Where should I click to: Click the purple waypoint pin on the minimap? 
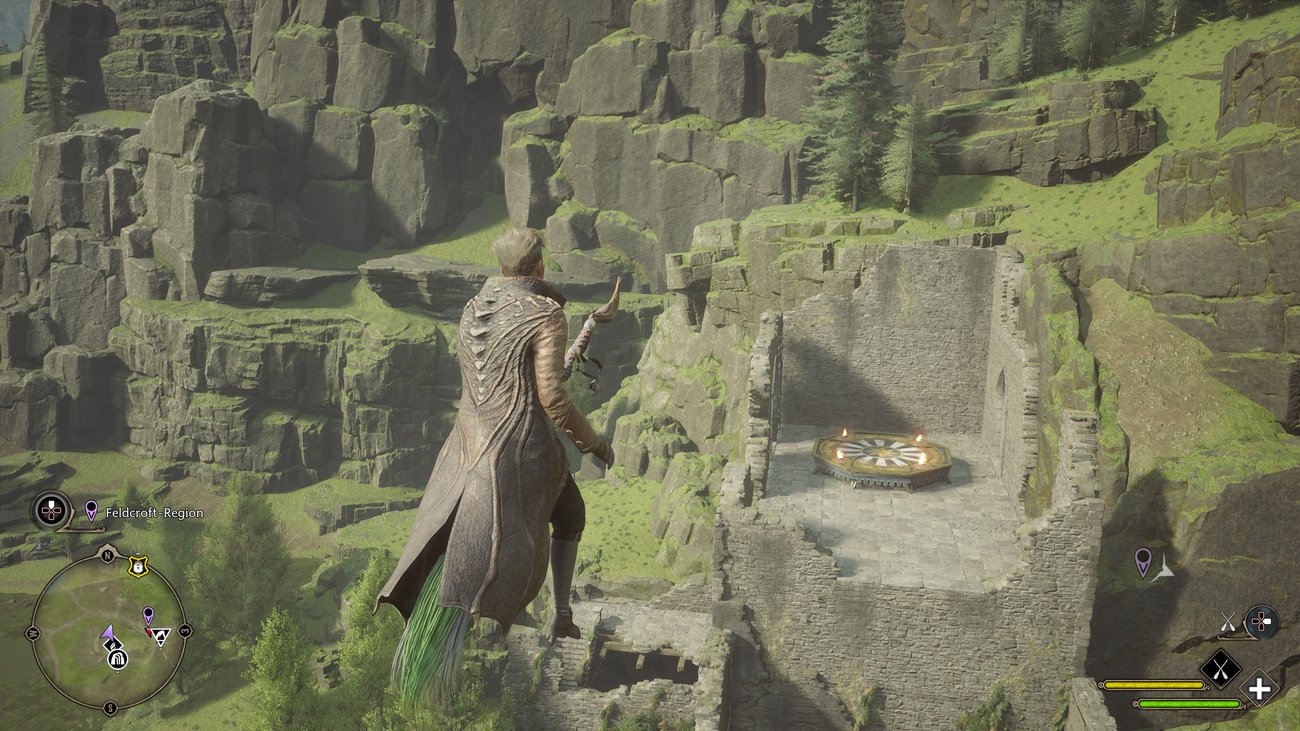[148, 614]
